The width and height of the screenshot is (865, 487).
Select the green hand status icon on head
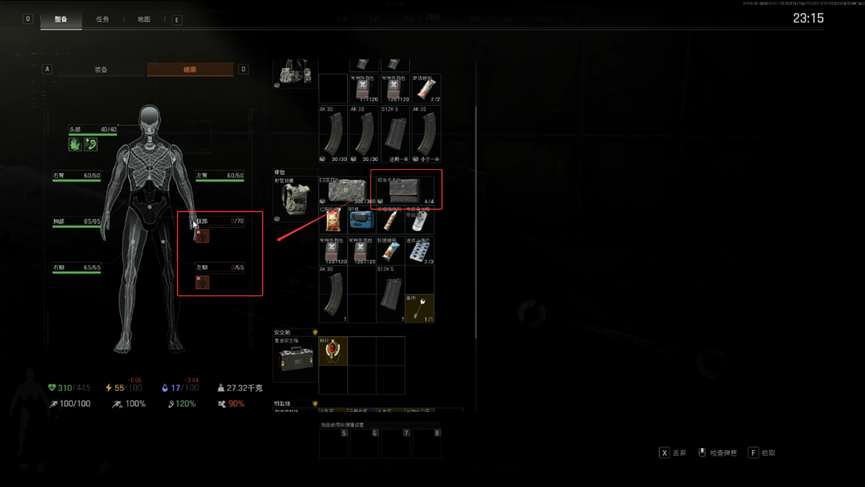(x=75, y=144)
